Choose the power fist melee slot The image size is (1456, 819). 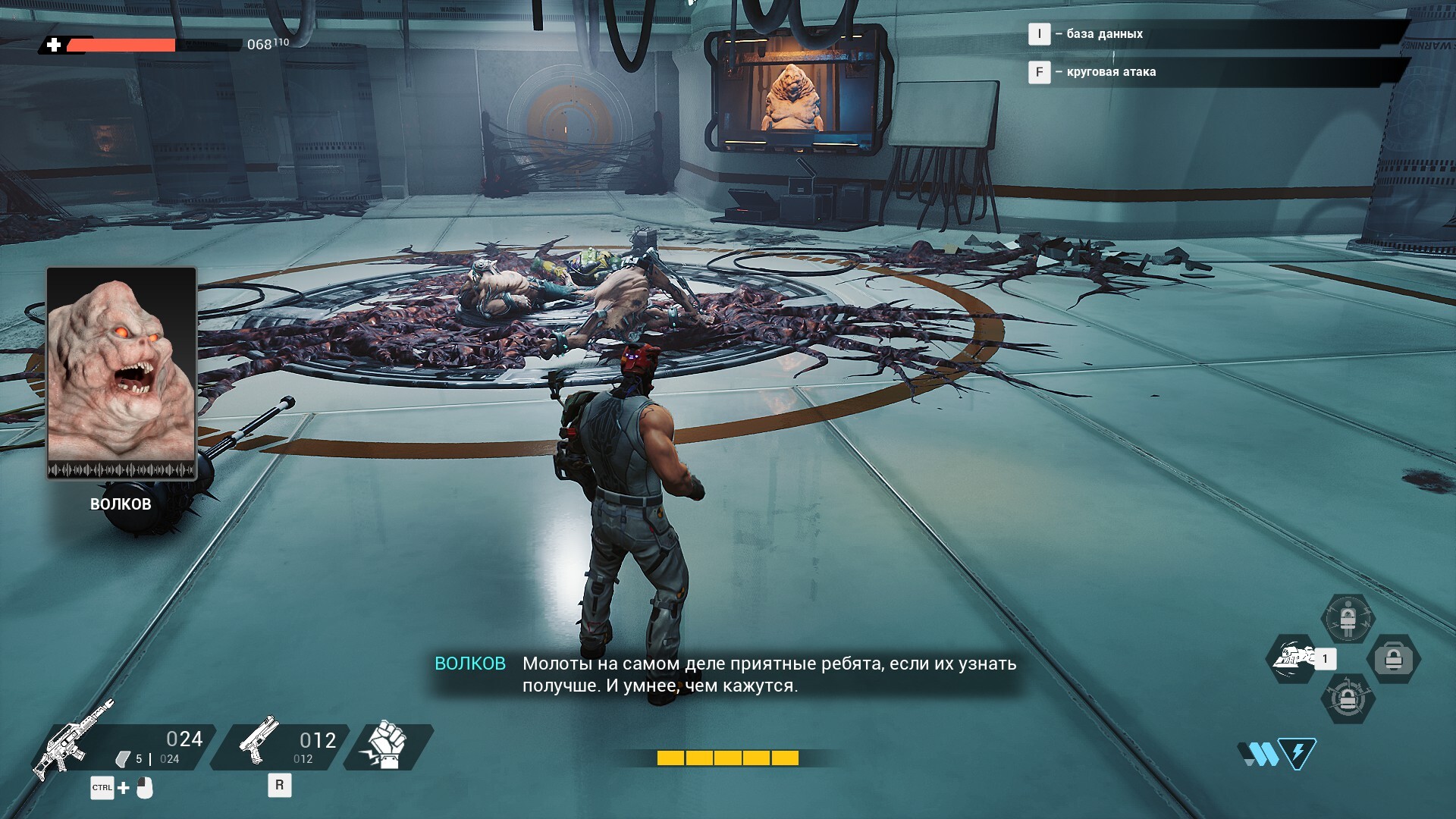(388, 746)
